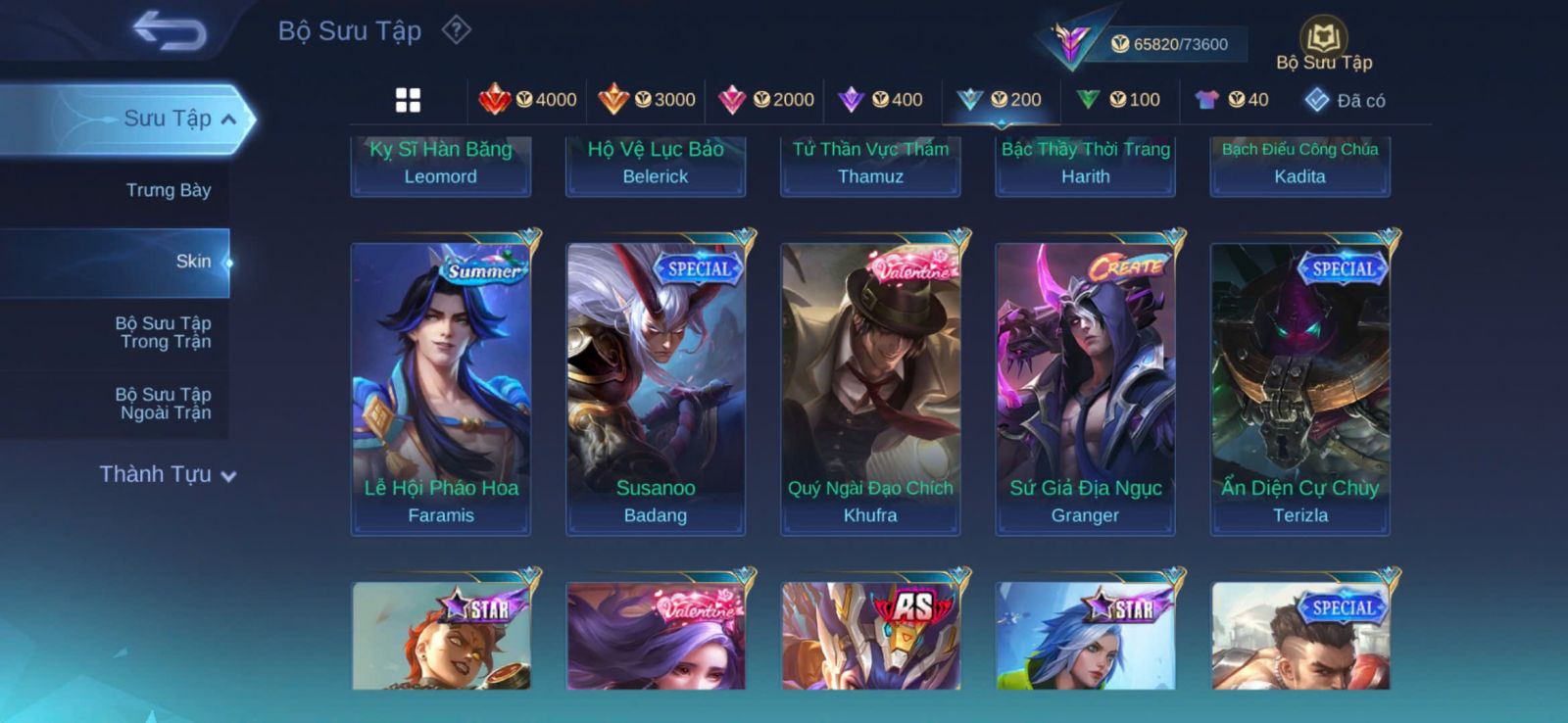View the Susanoo Badang skin card
1568x723 pixels.
656,388
